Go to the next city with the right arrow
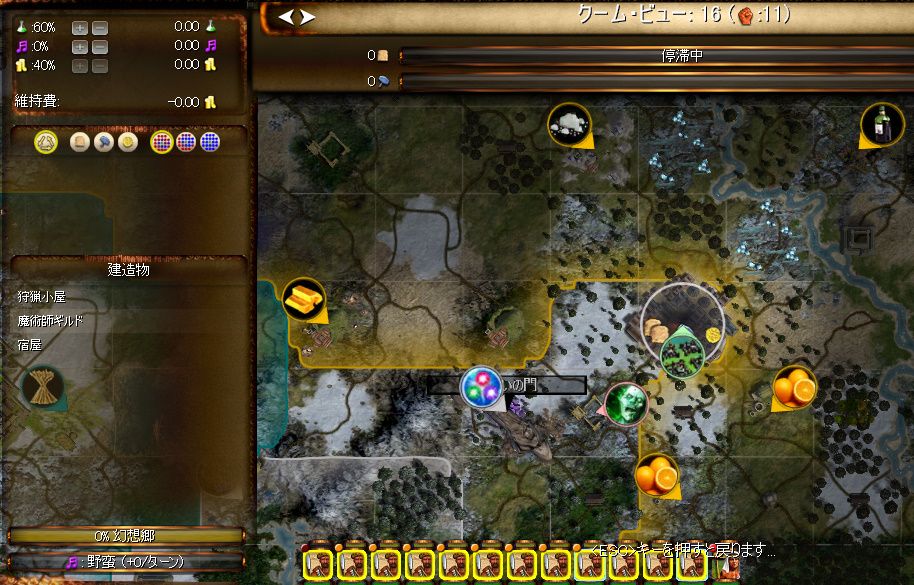This screenshot has width=914, height=585. click(308, 17)
